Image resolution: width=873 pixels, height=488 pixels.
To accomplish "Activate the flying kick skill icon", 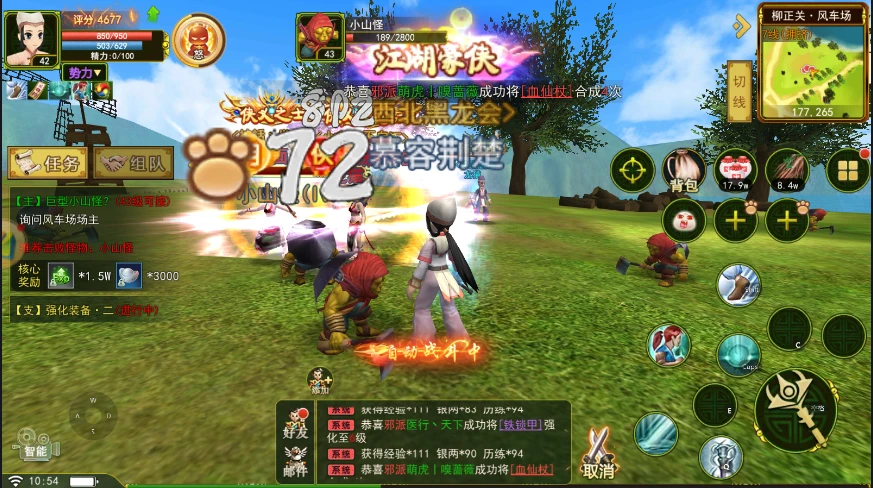I will pyautogui.click(x=739, y=284).
